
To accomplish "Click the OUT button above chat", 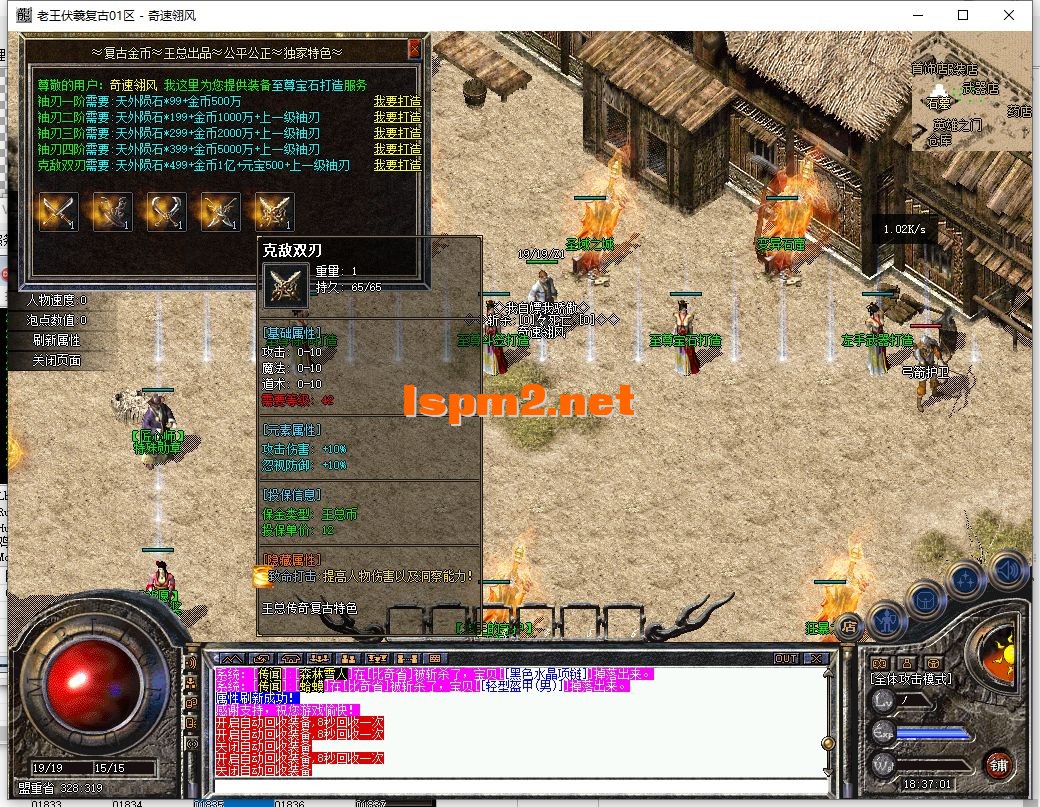I will [786, 658].
